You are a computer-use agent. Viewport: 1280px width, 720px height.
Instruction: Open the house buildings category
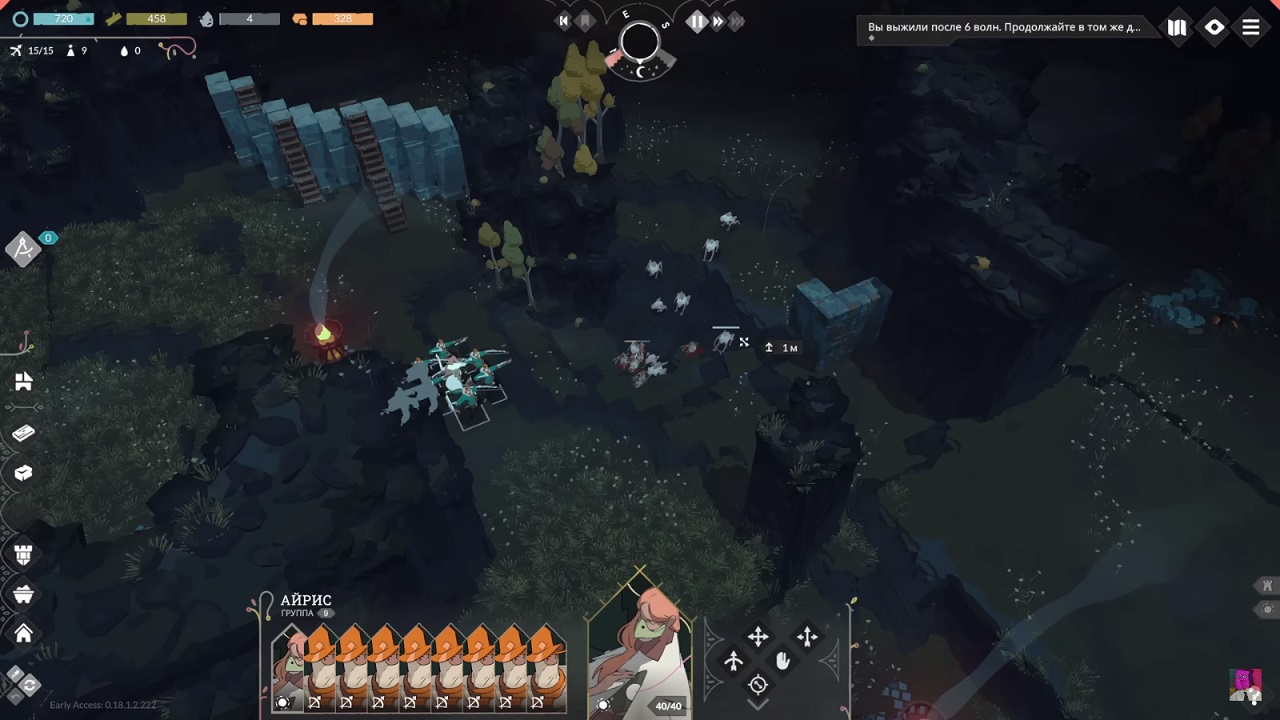point(24,633)
